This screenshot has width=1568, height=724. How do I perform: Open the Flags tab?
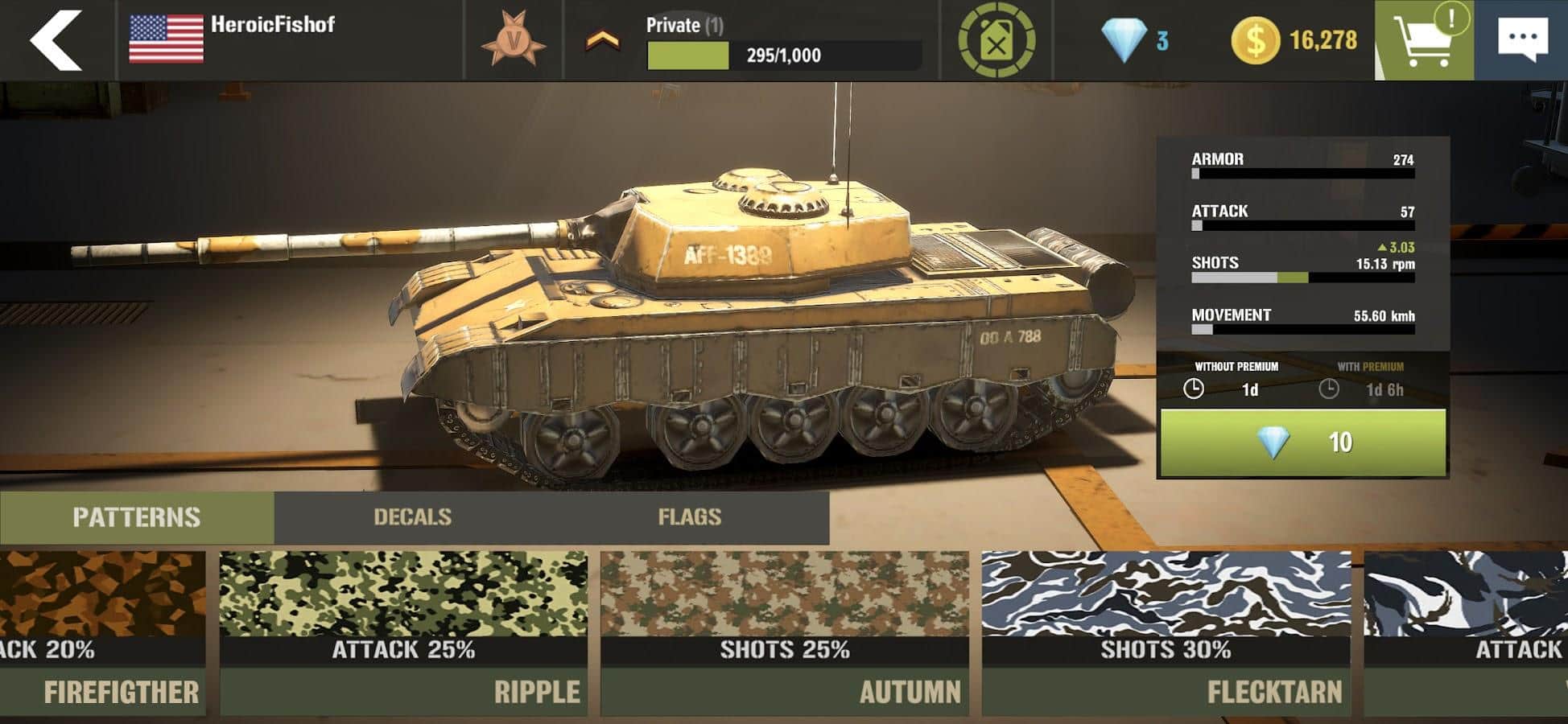(x=689, y=517)
